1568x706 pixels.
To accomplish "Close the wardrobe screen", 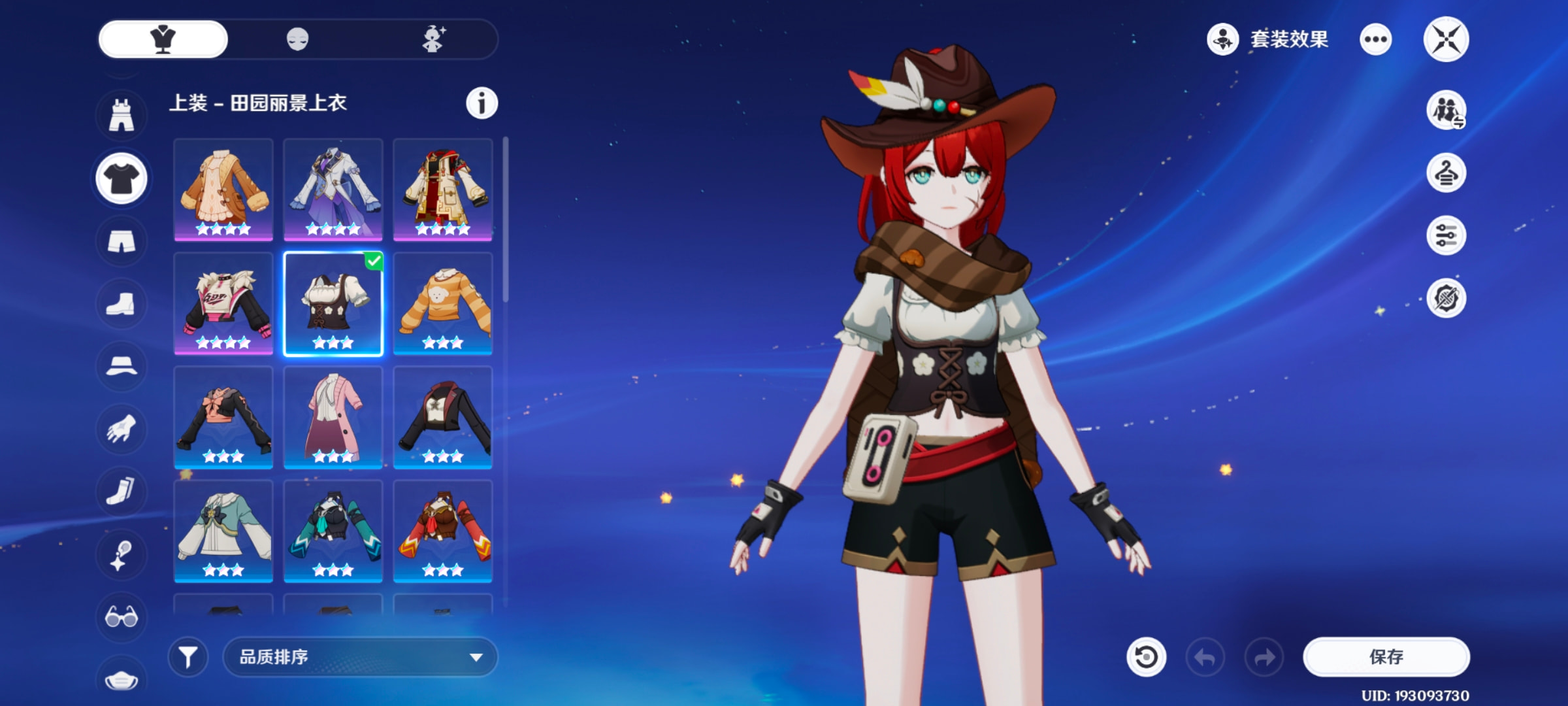I will click(x=1446, y=39).
